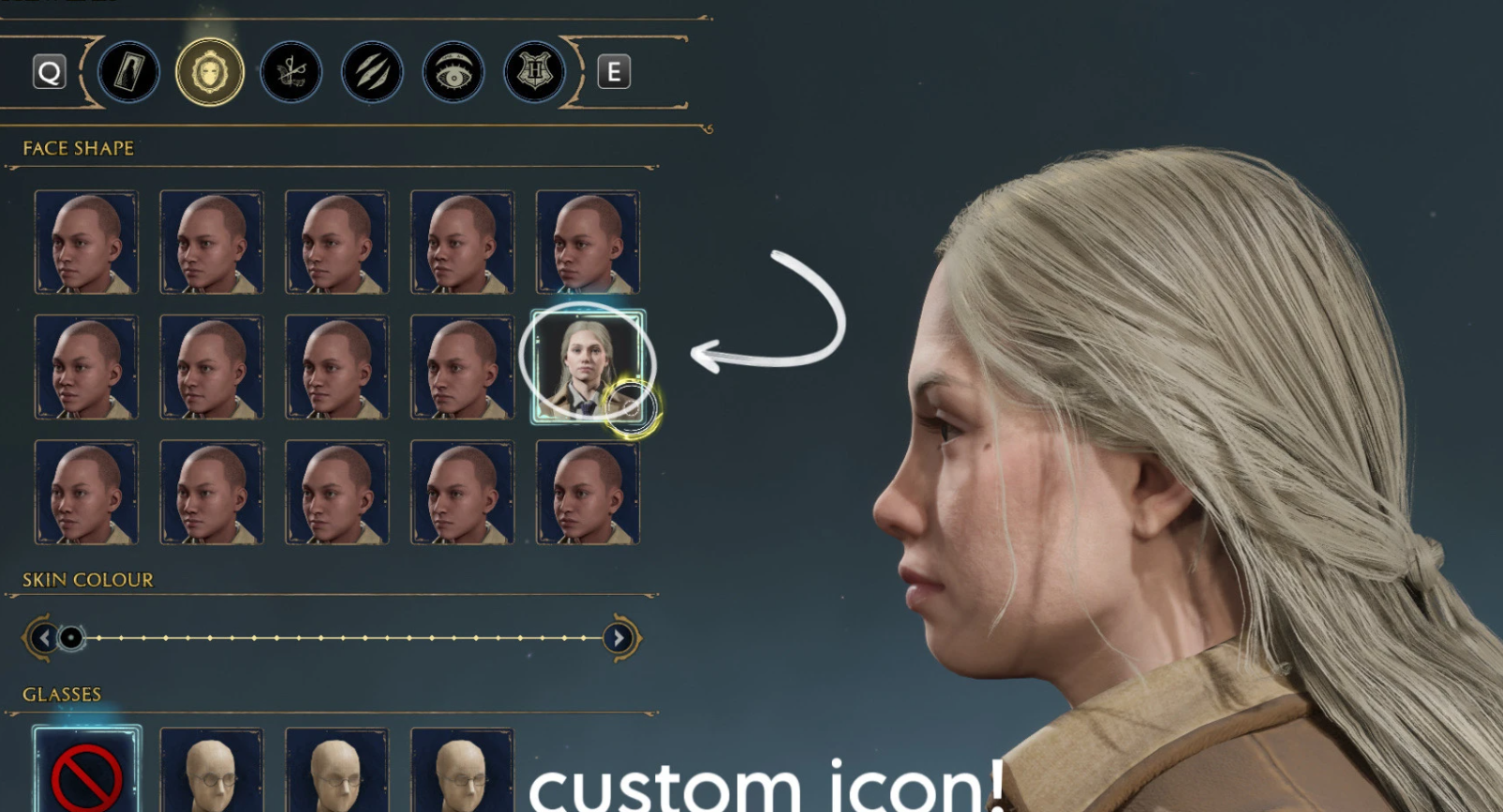This screenshot has width=1503, height=812.
Task: Open the eye and eyebrow tab
Action: (454, 72)
